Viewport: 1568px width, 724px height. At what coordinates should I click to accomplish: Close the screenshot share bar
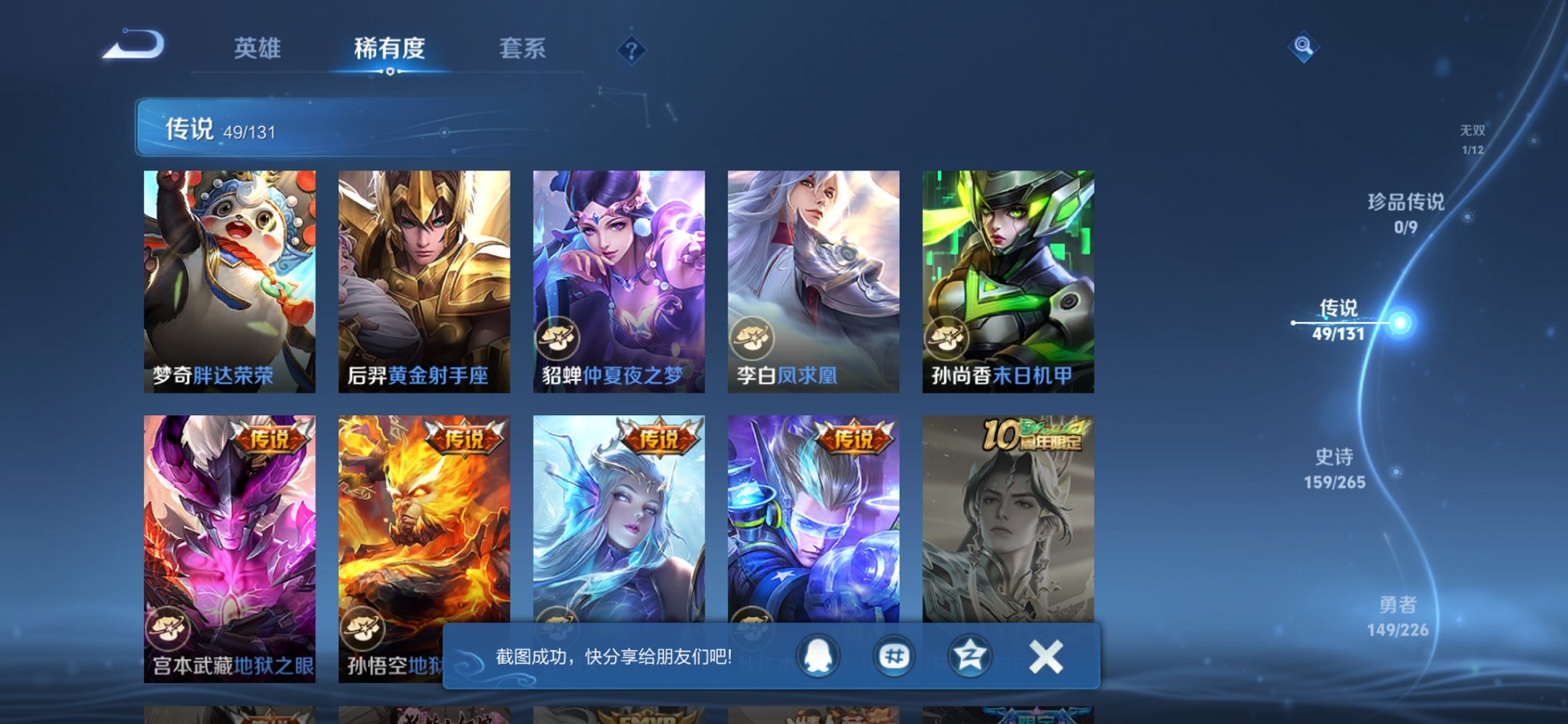(1045, 656)
